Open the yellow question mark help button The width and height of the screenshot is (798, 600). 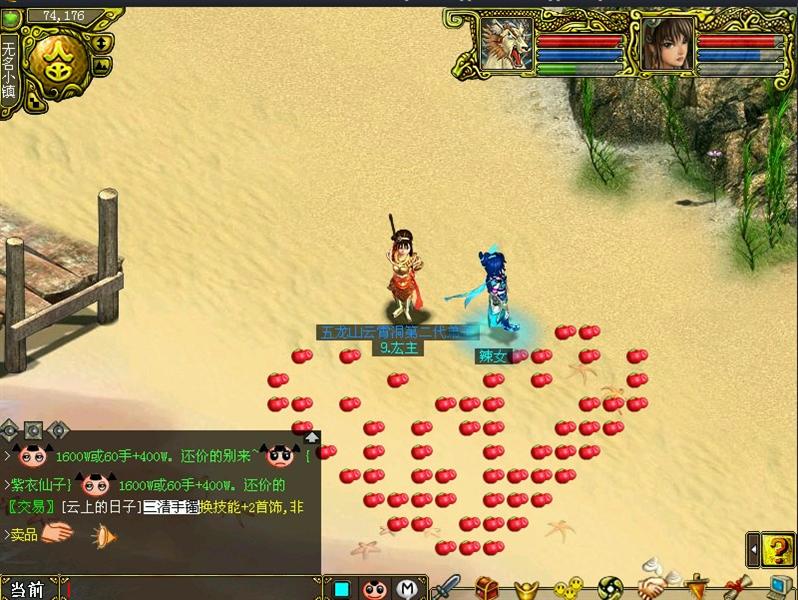[776, 549]
